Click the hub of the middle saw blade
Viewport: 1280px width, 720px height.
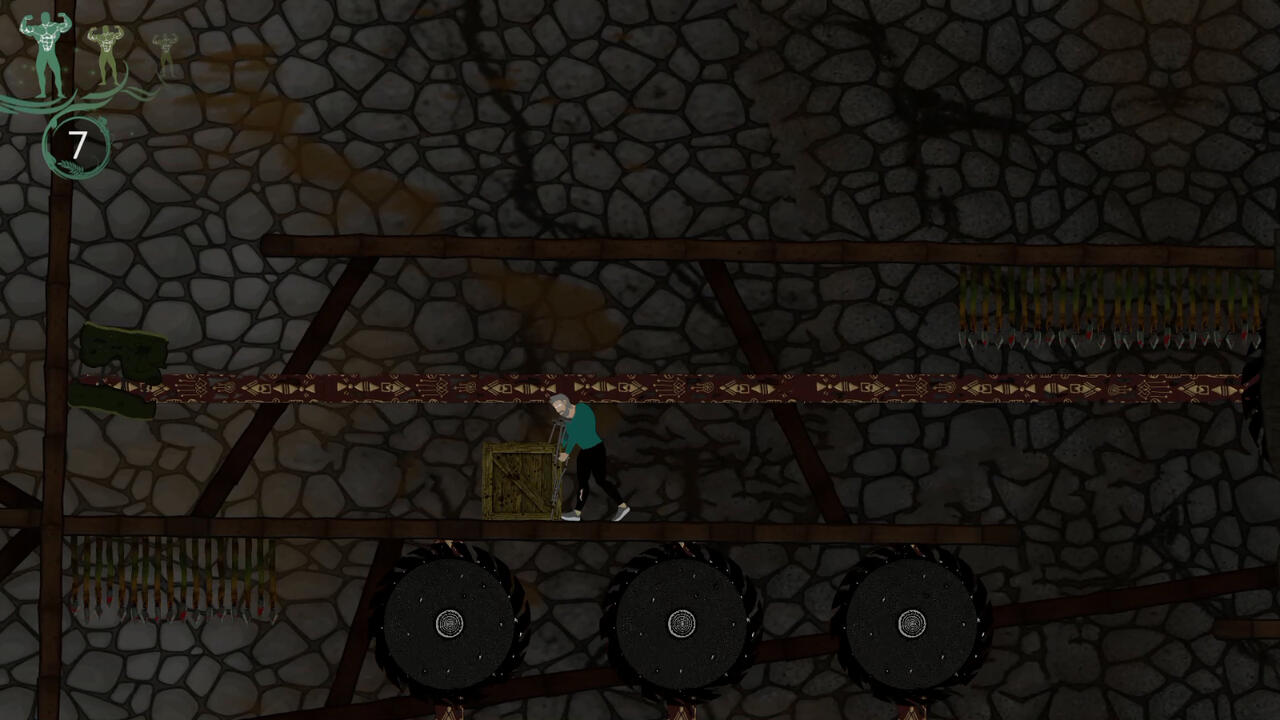(x=684, y=623)
